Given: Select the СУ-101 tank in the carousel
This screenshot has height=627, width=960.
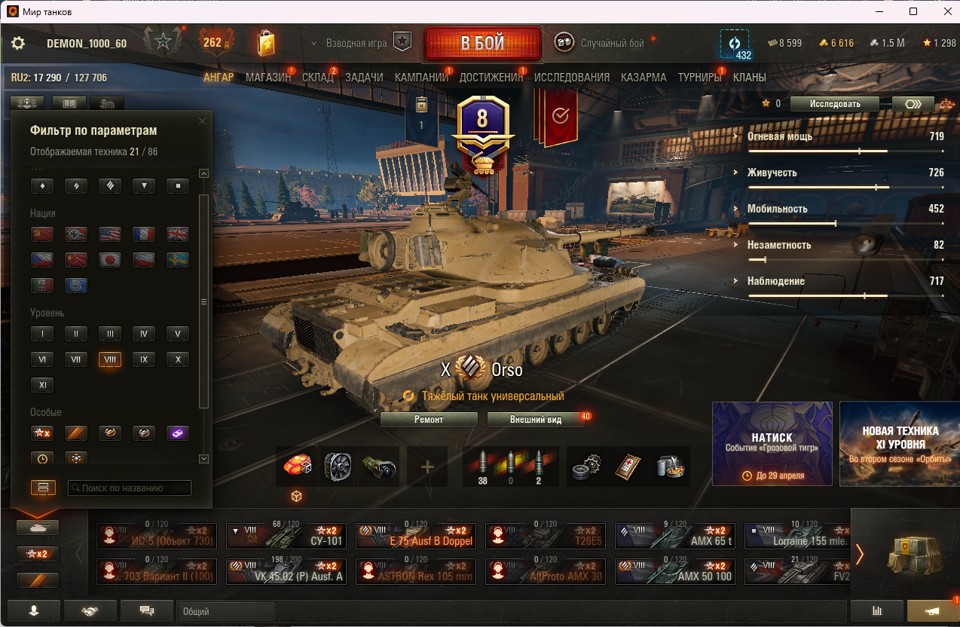Looking at the screenshot, I should point(286,537).
